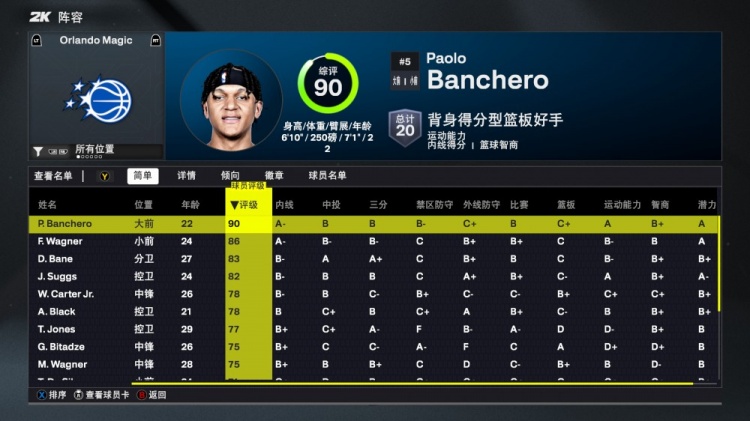Image resolution: width=750 pixels, height=421 pixels.
Task: Choose D. Bane in the roster list
Action: click(x=54, y=259)
